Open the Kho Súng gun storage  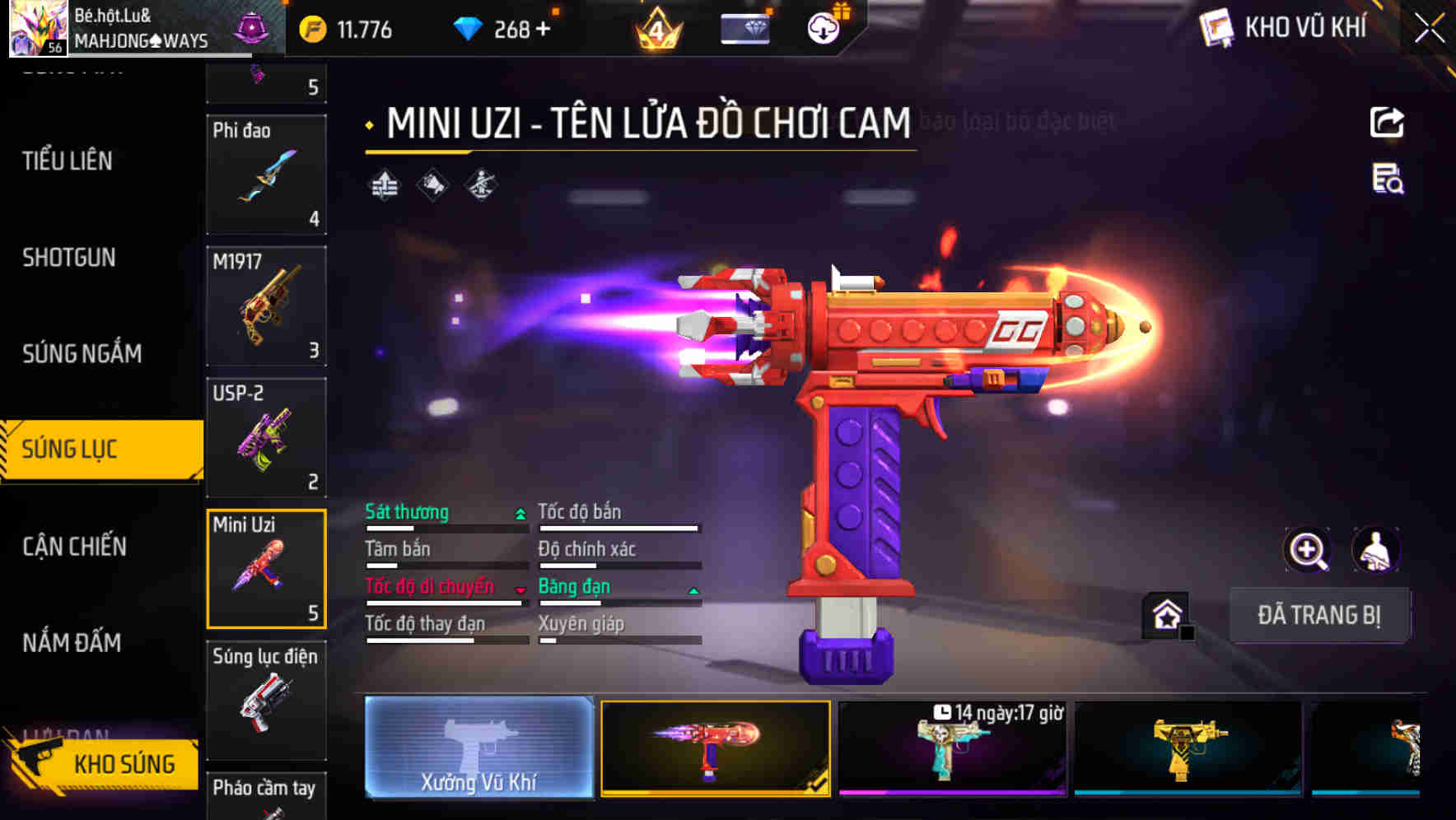point(103,763)
